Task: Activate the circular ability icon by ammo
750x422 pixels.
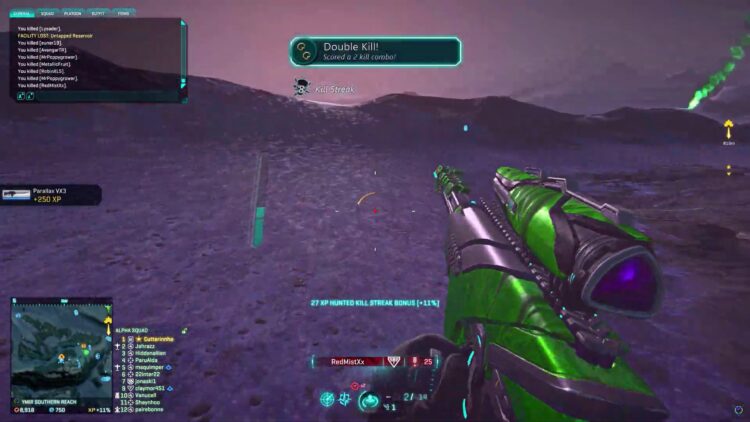Action: tap(370, 400)
